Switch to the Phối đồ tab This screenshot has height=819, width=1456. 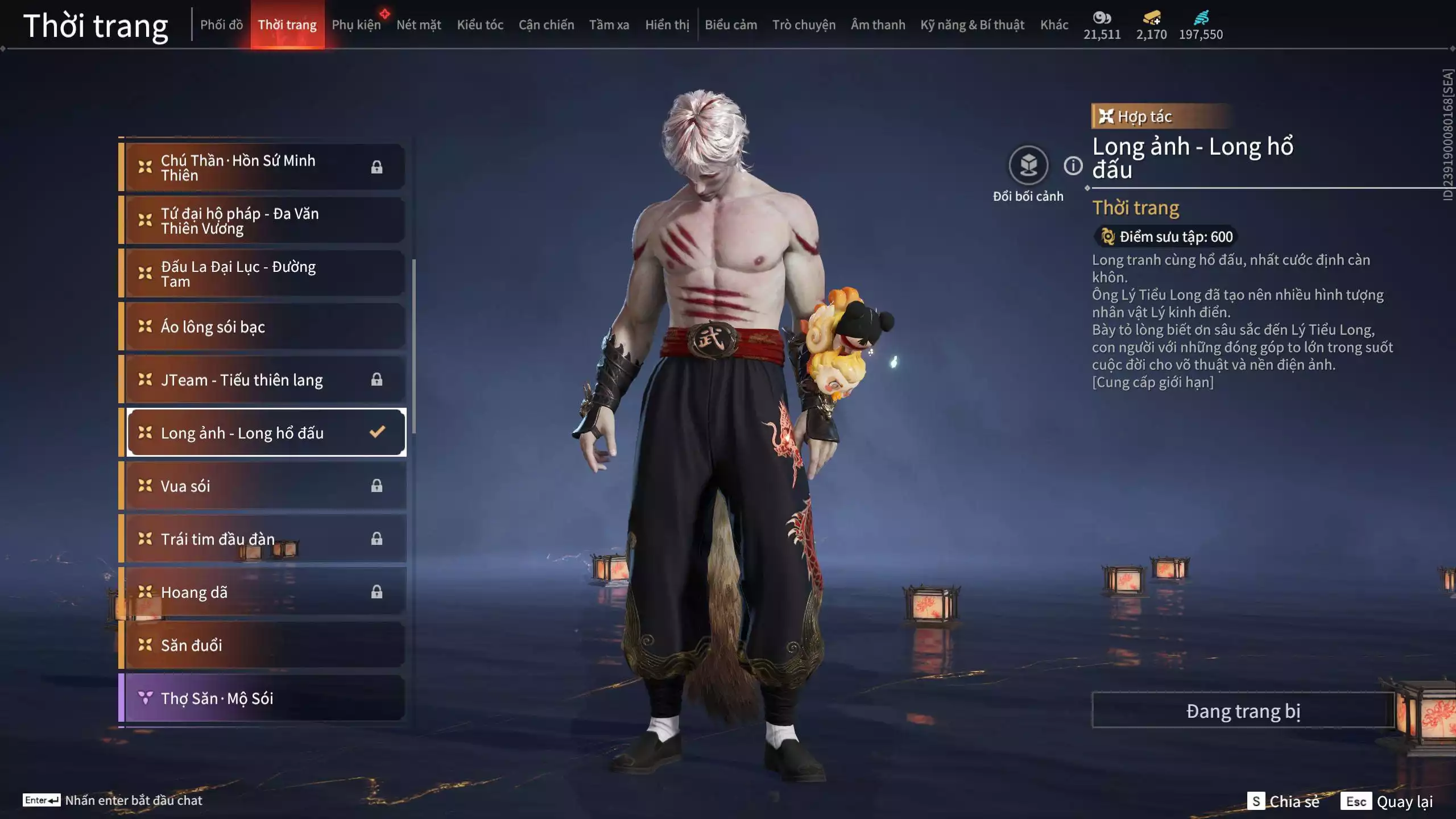click(x=221, y=25)
